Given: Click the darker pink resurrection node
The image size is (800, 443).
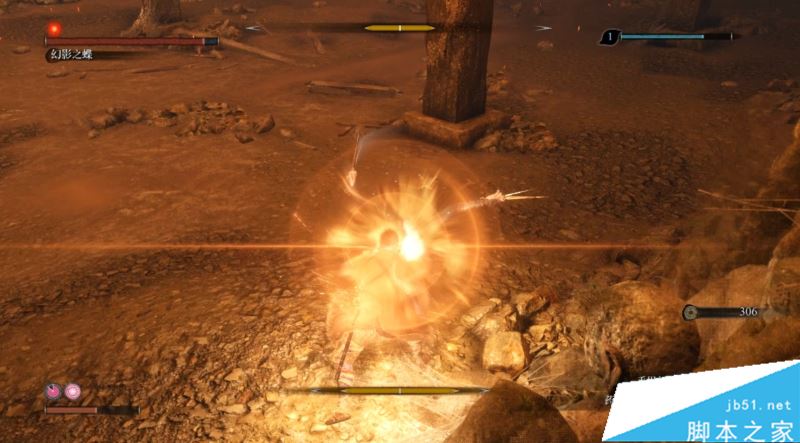Looking at the screenshot, I should 54,392.
